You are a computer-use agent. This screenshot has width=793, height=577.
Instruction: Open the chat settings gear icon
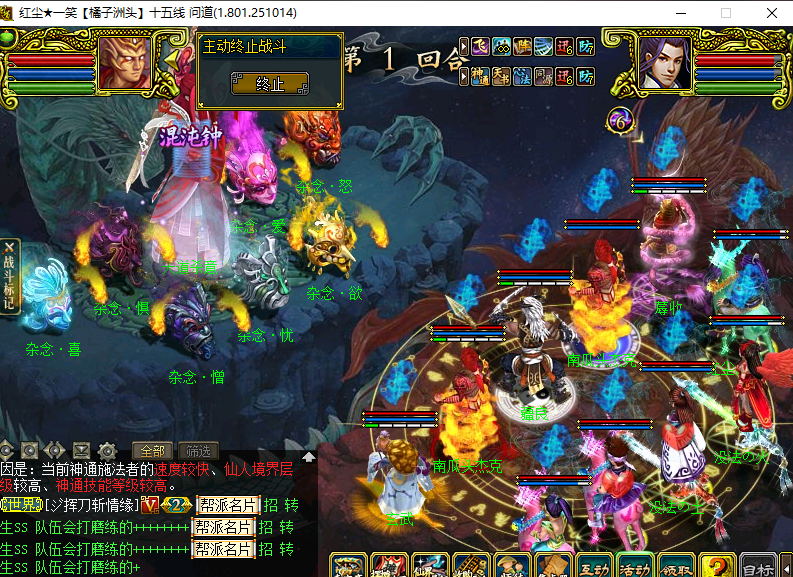point(107,450)
